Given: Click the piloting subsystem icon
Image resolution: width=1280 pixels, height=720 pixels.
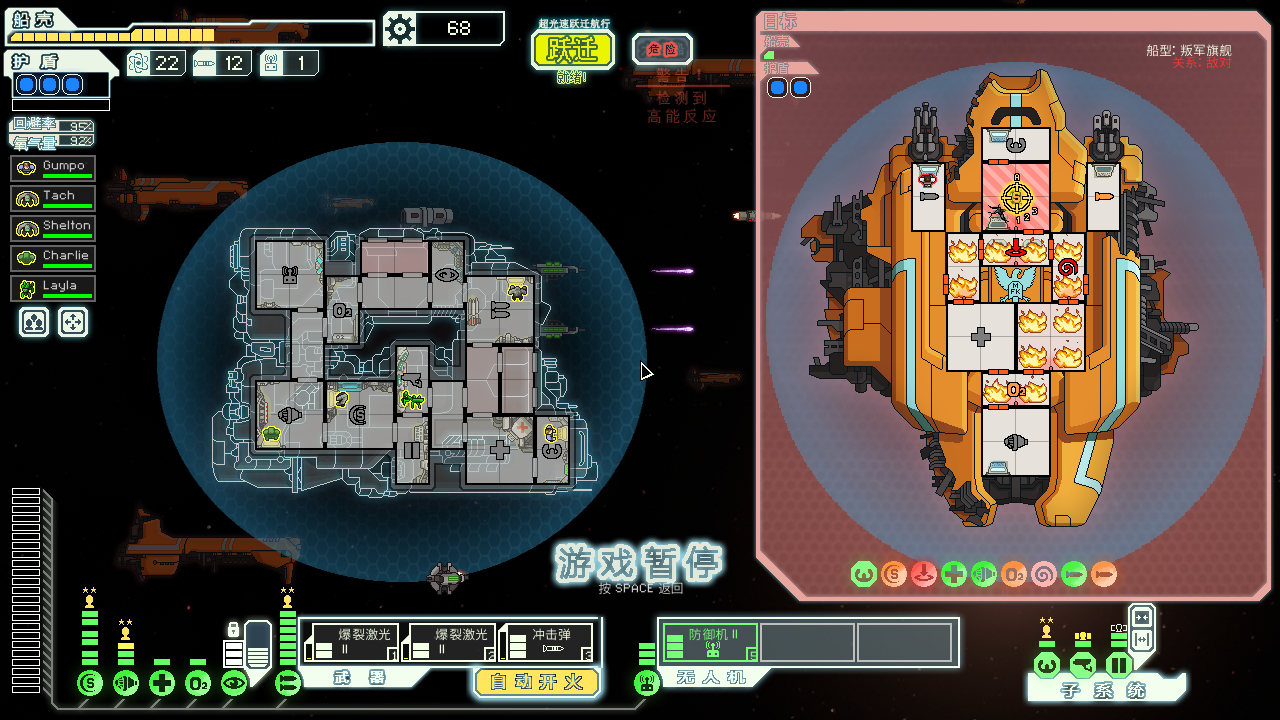Looking at the screenshot, I should point(1046,664).
